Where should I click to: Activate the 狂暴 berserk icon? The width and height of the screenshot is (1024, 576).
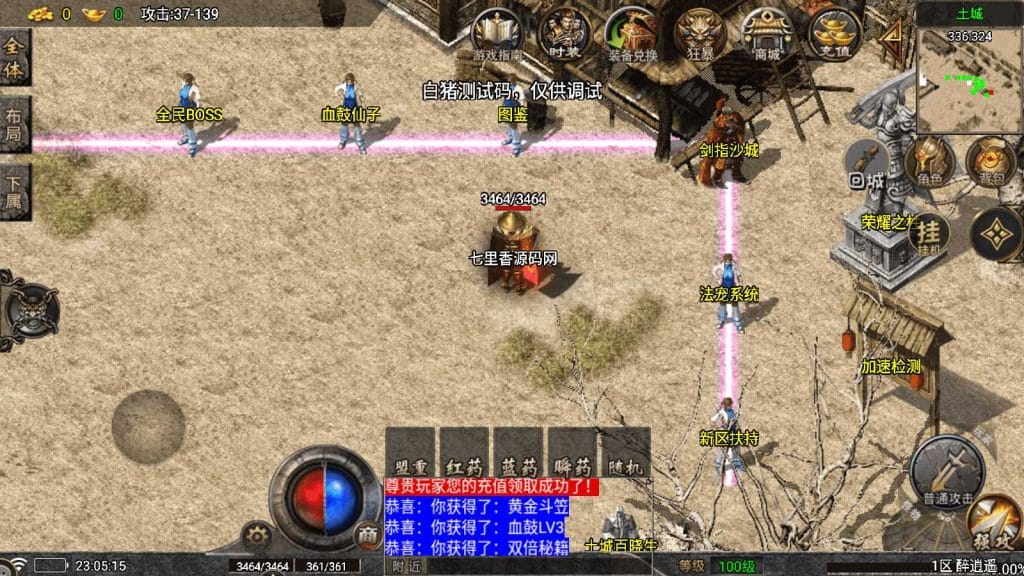pos(697,35)
